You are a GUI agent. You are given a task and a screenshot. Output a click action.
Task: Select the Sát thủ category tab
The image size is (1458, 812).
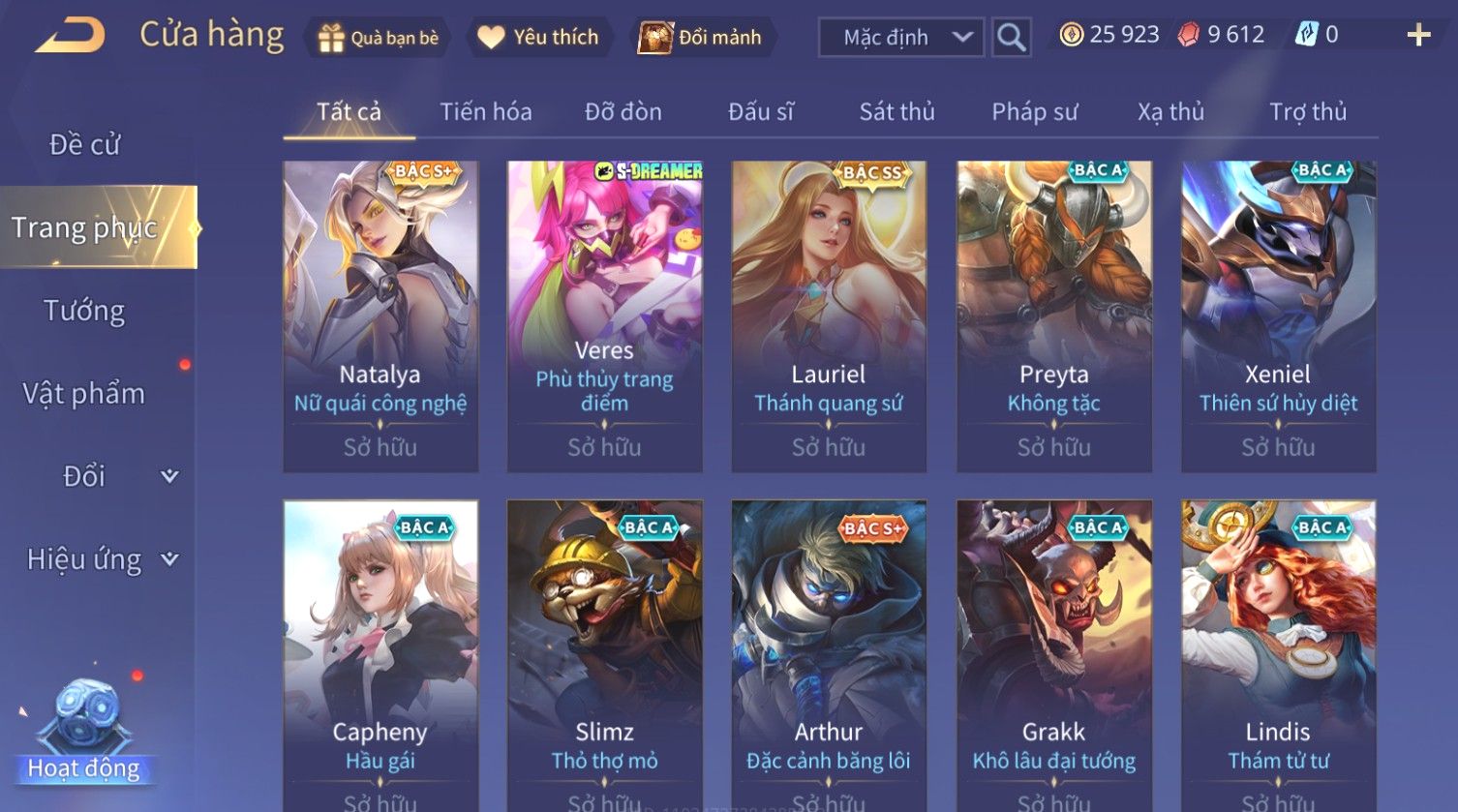tap(896, 112)
